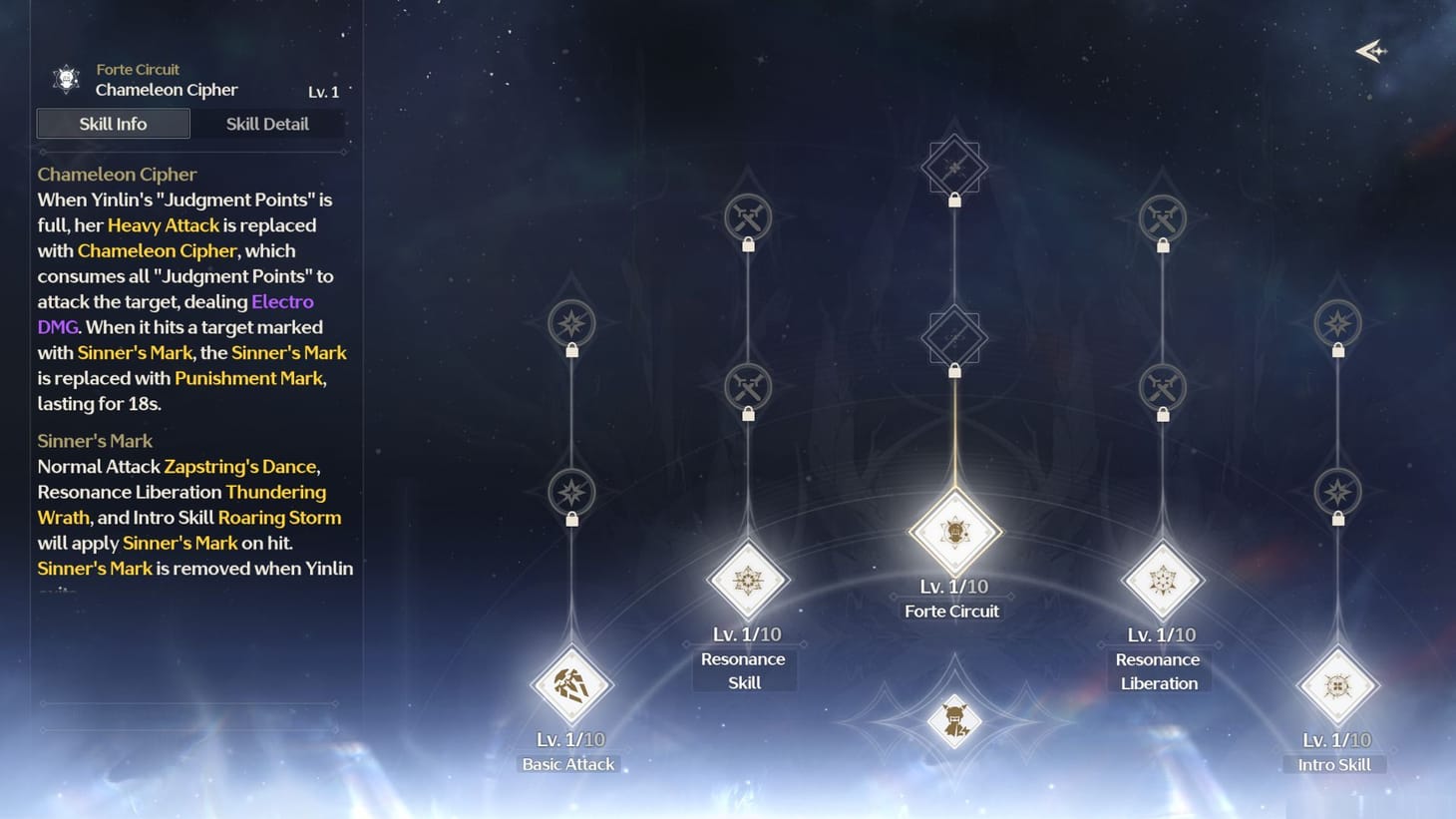Switch to the Skill Info tab
This screenshot has width=1456, height=819.
[113, 124]
